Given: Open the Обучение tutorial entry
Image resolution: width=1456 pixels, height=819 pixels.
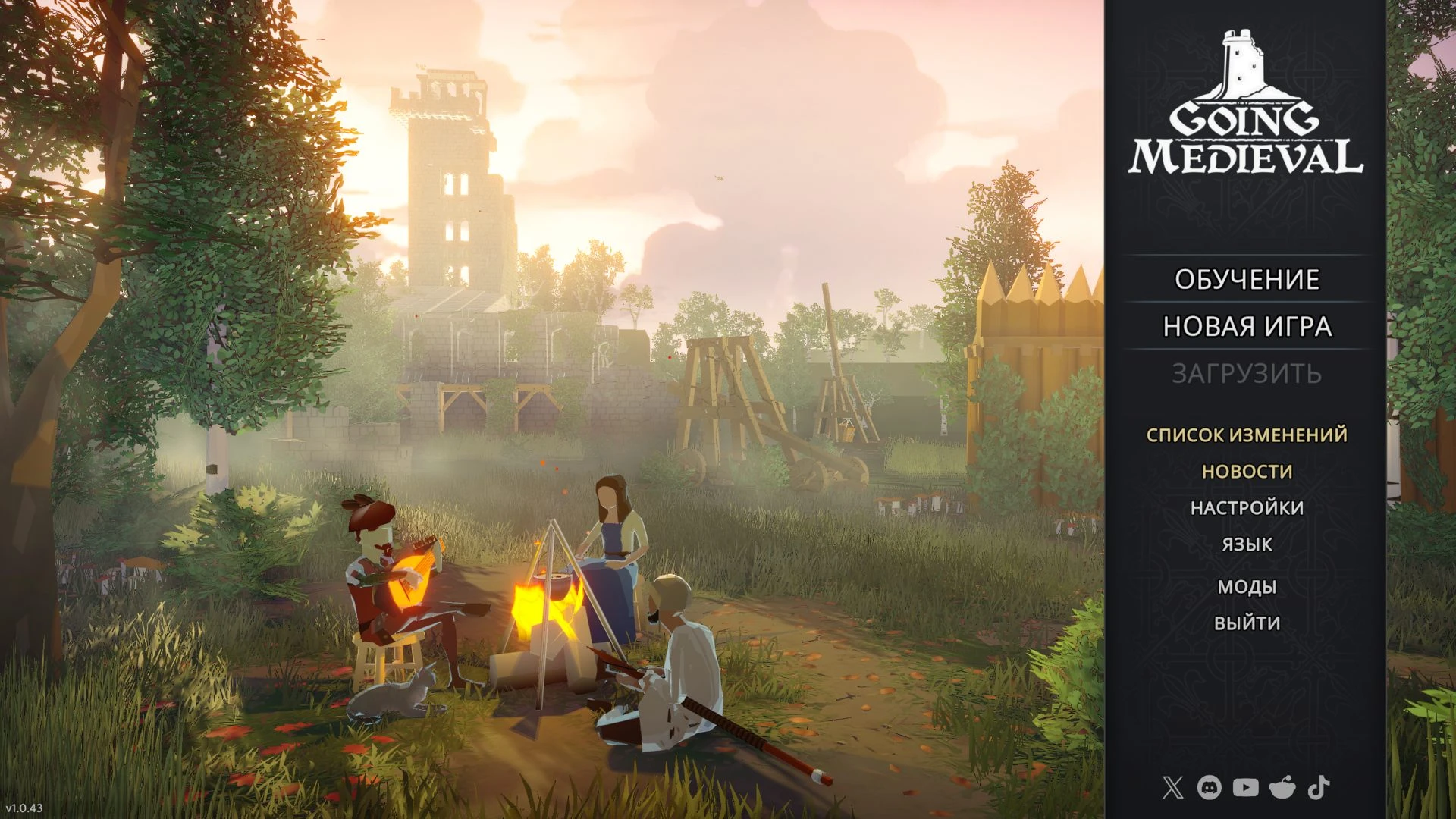Looking at the screenshot, I should coord(1247,280).
